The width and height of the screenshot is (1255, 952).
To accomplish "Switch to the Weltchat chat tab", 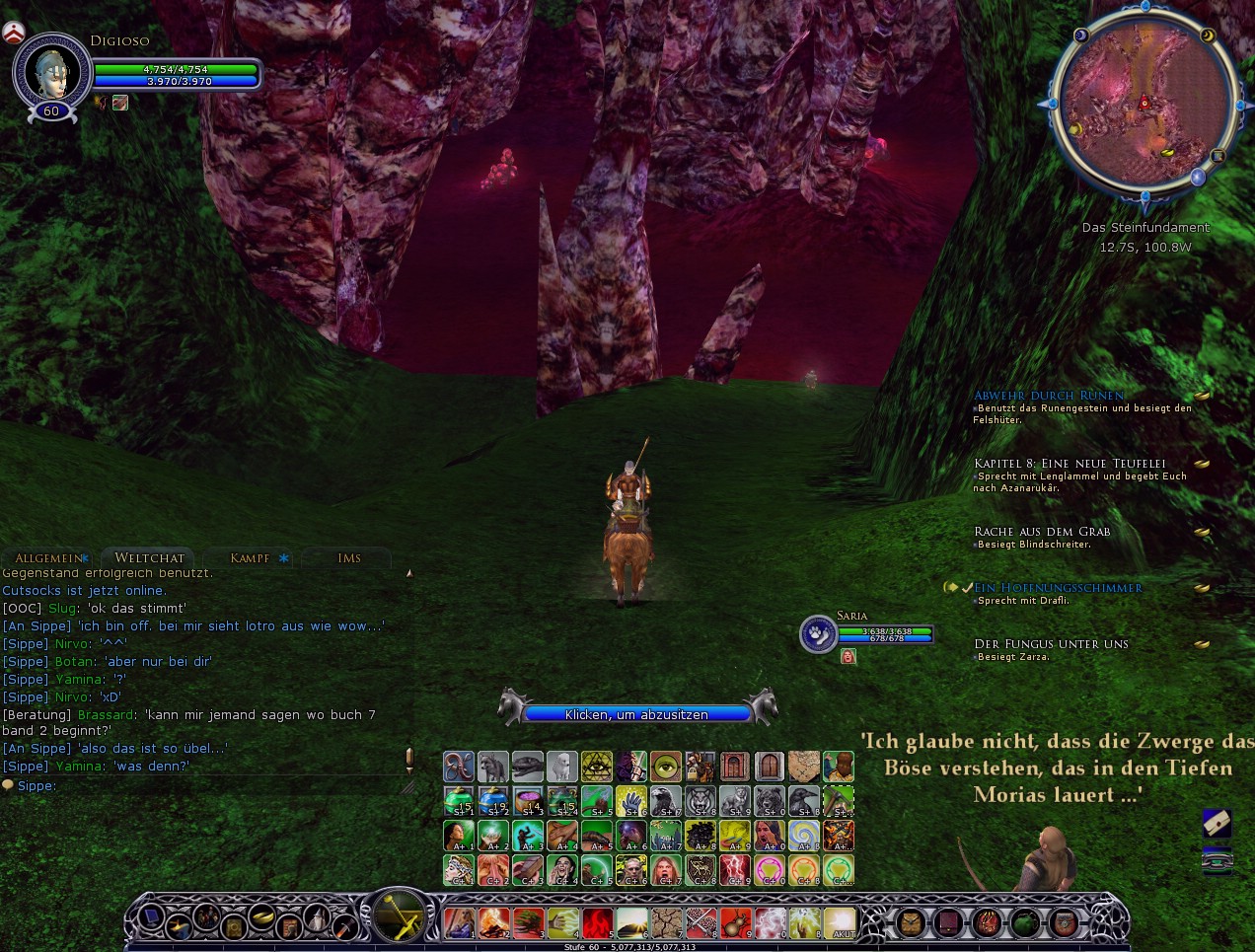I will (149, 558).
